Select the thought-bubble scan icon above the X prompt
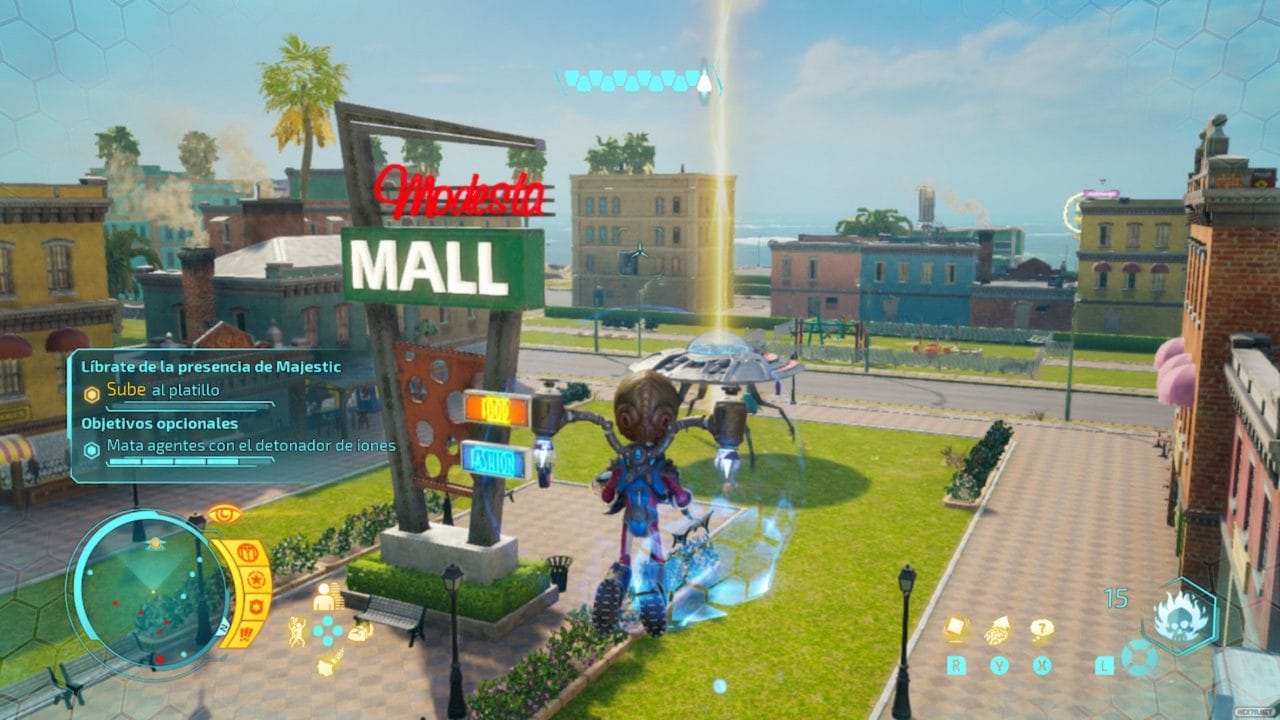 [x=1042, y=629]
